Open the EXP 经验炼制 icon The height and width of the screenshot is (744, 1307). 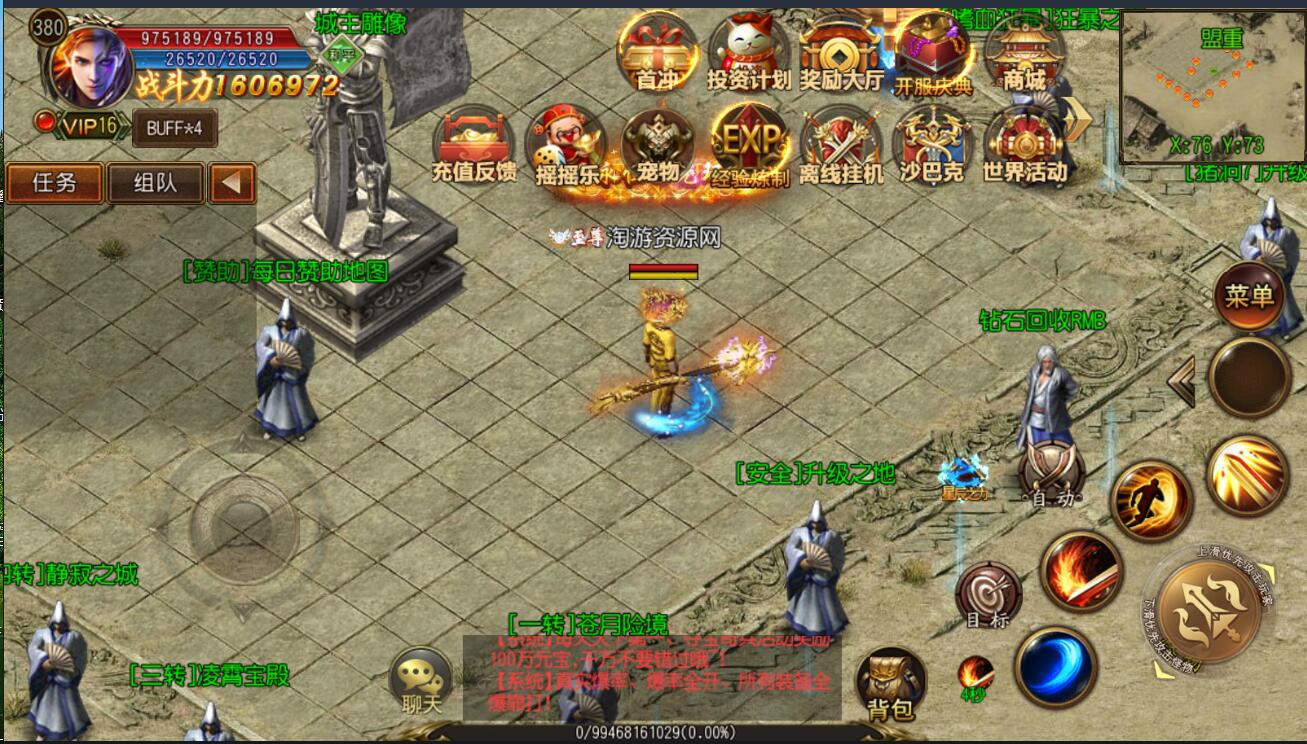click(x=750, y=146)
